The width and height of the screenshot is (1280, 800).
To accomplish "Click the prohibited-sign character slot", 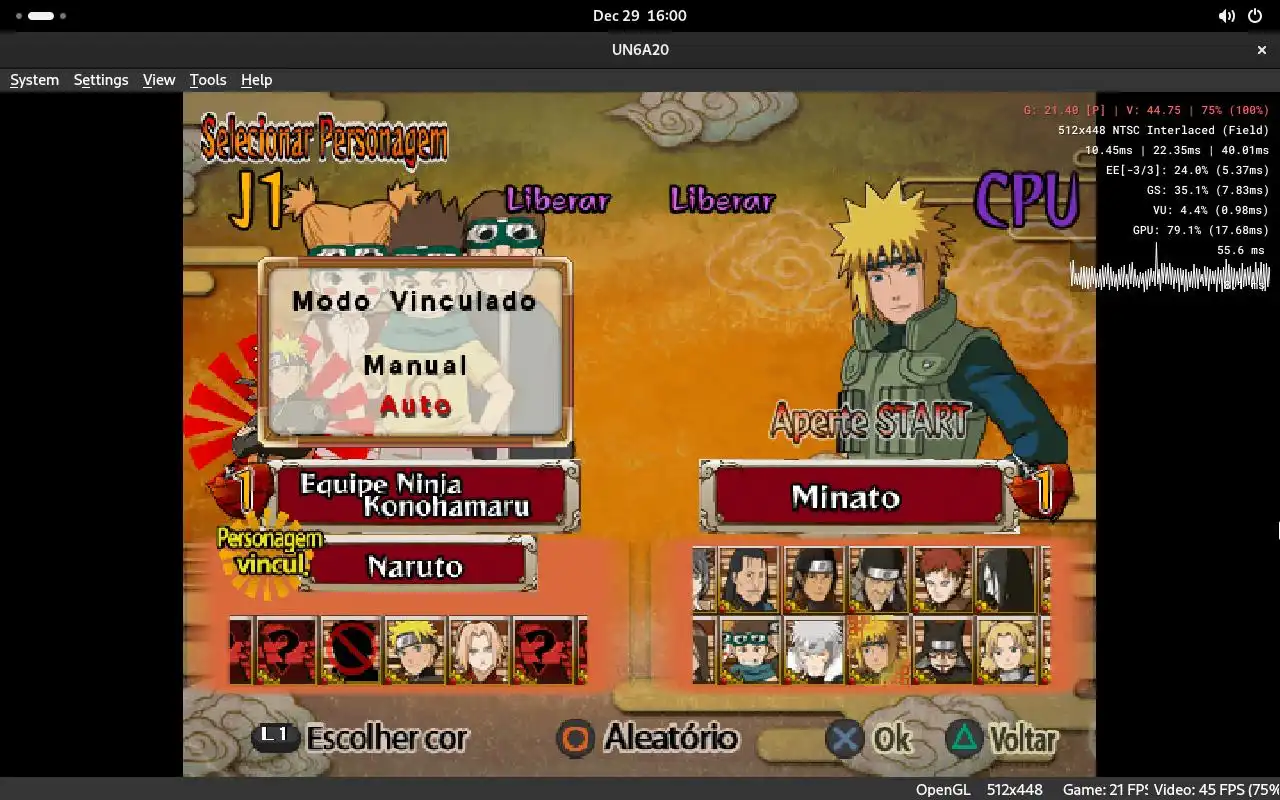I will 351,650.
